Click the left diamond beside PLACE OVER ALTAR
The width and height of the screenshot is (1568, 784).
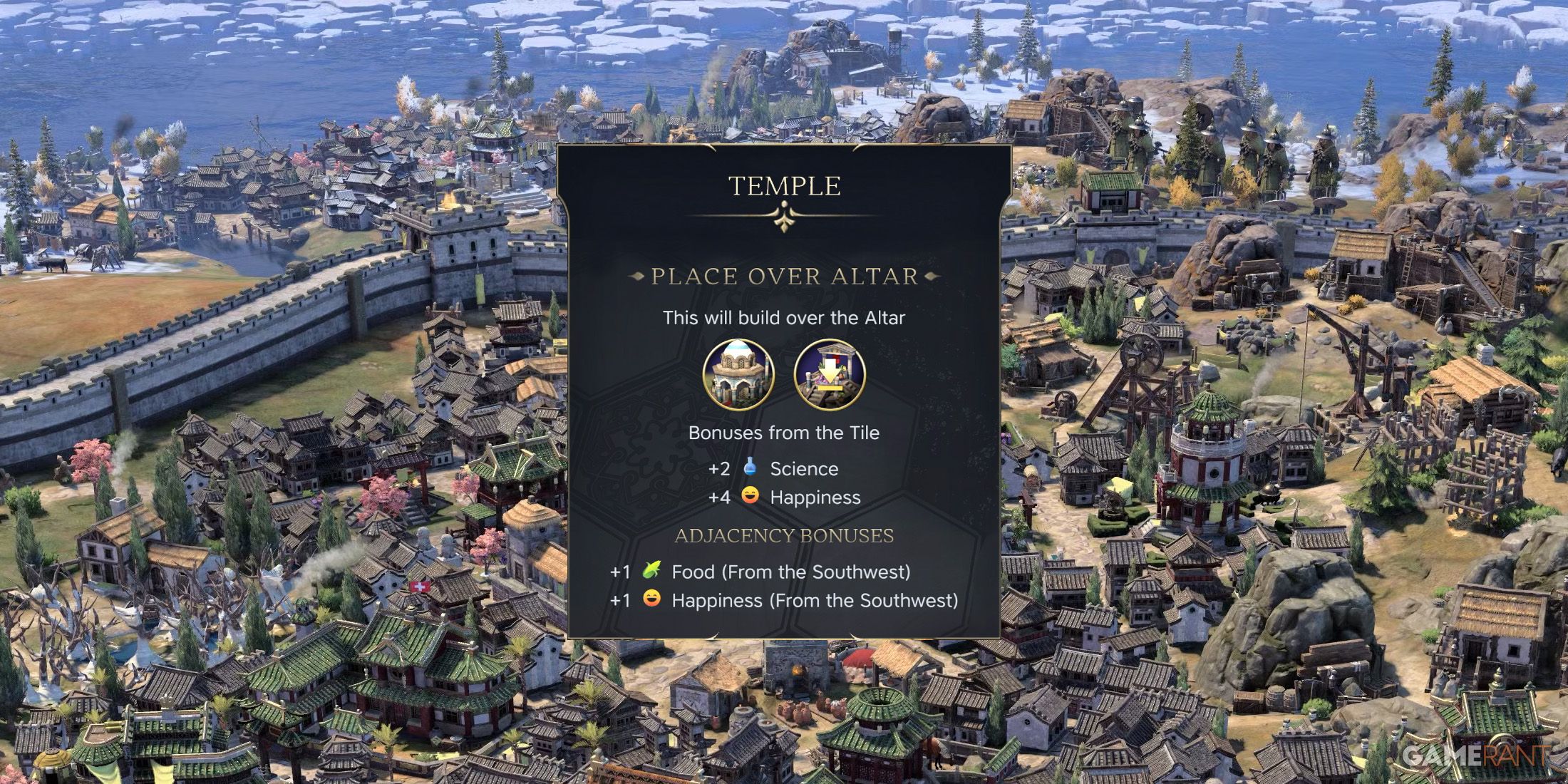coord(638,277)
